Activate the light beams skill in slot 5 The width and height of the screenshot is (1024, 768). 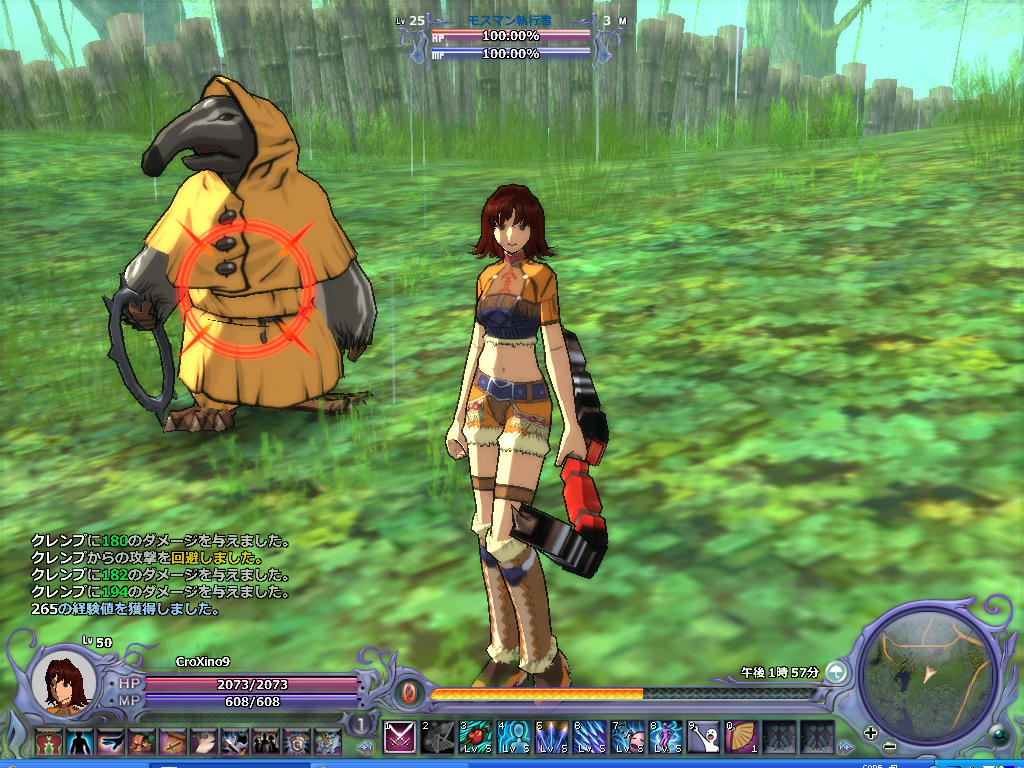click(552, 738)
